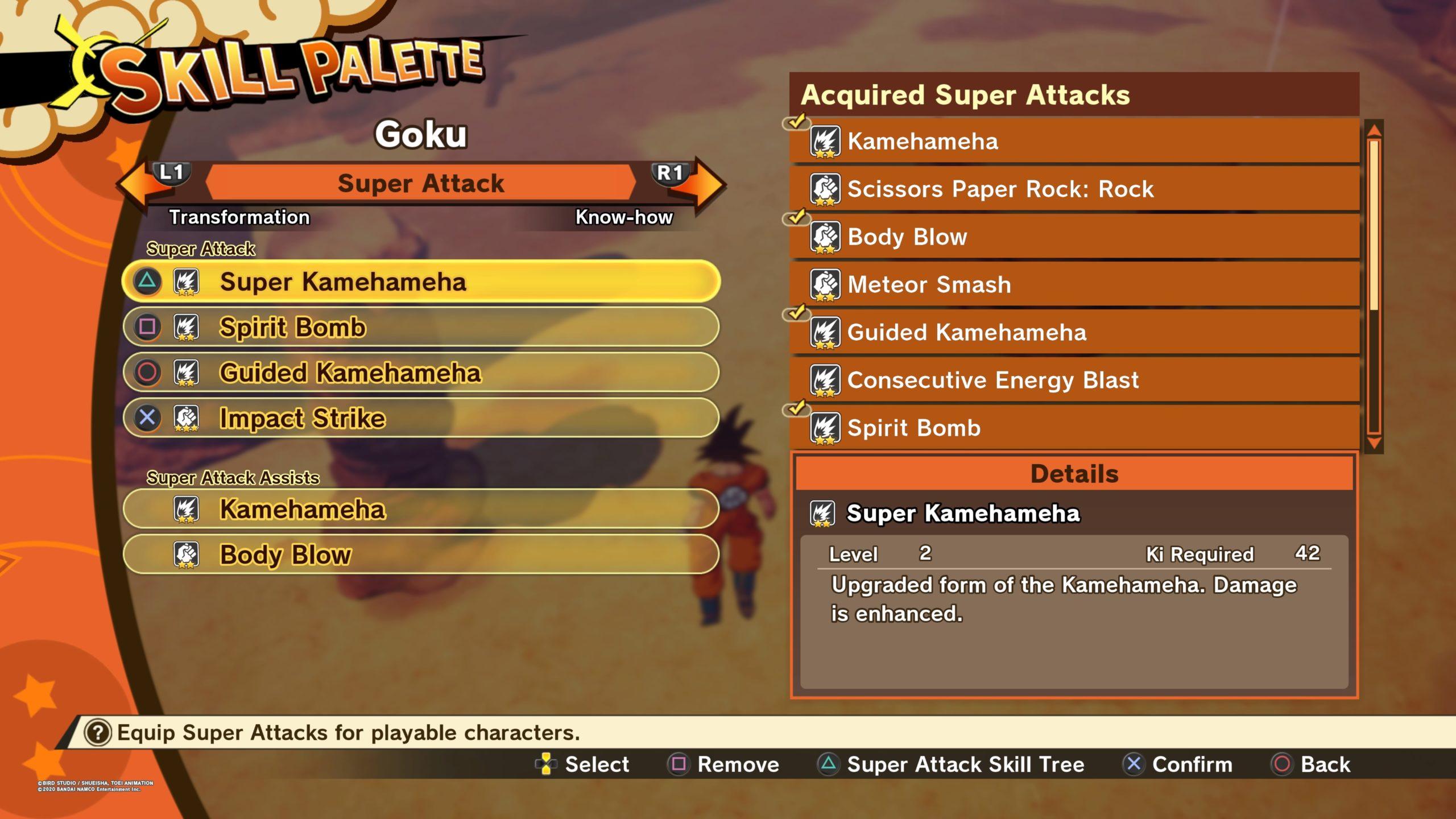
Task: Choose Spirit Bomb in the acquired list
Action: pos(1074,428)
